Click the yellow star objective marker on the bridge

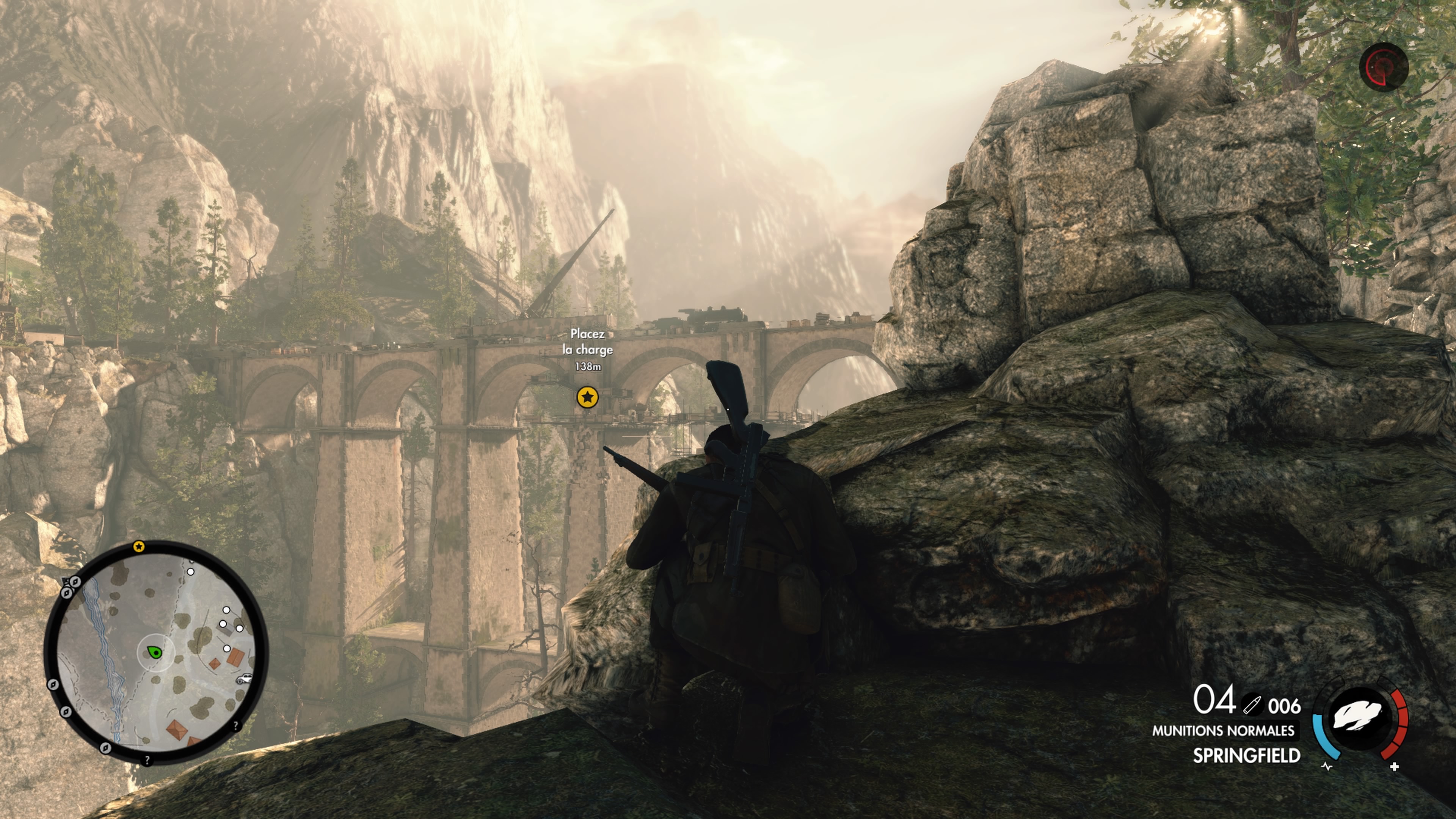[x=588, y=397]
